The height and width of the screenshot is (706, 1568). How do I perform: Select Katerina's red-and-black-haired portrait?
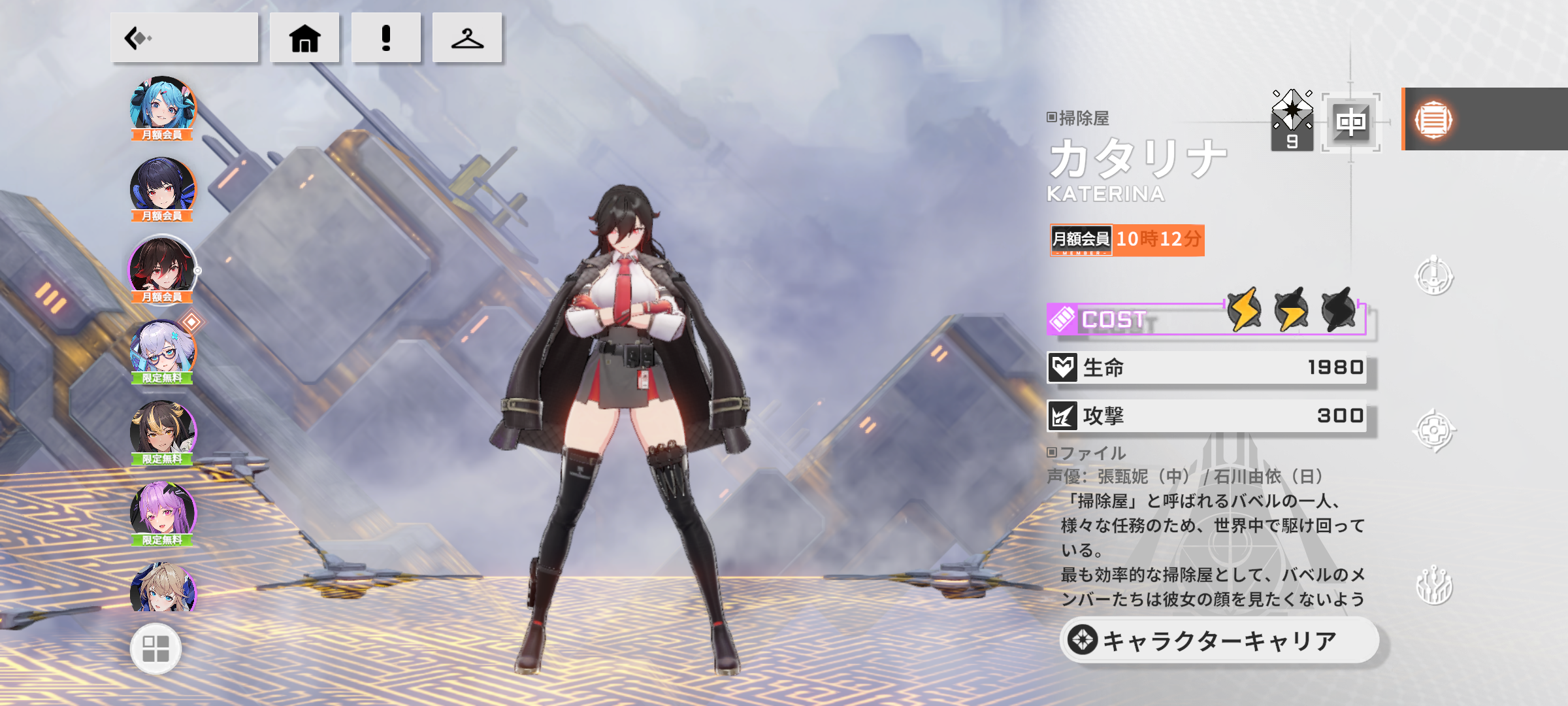point(163,269)
